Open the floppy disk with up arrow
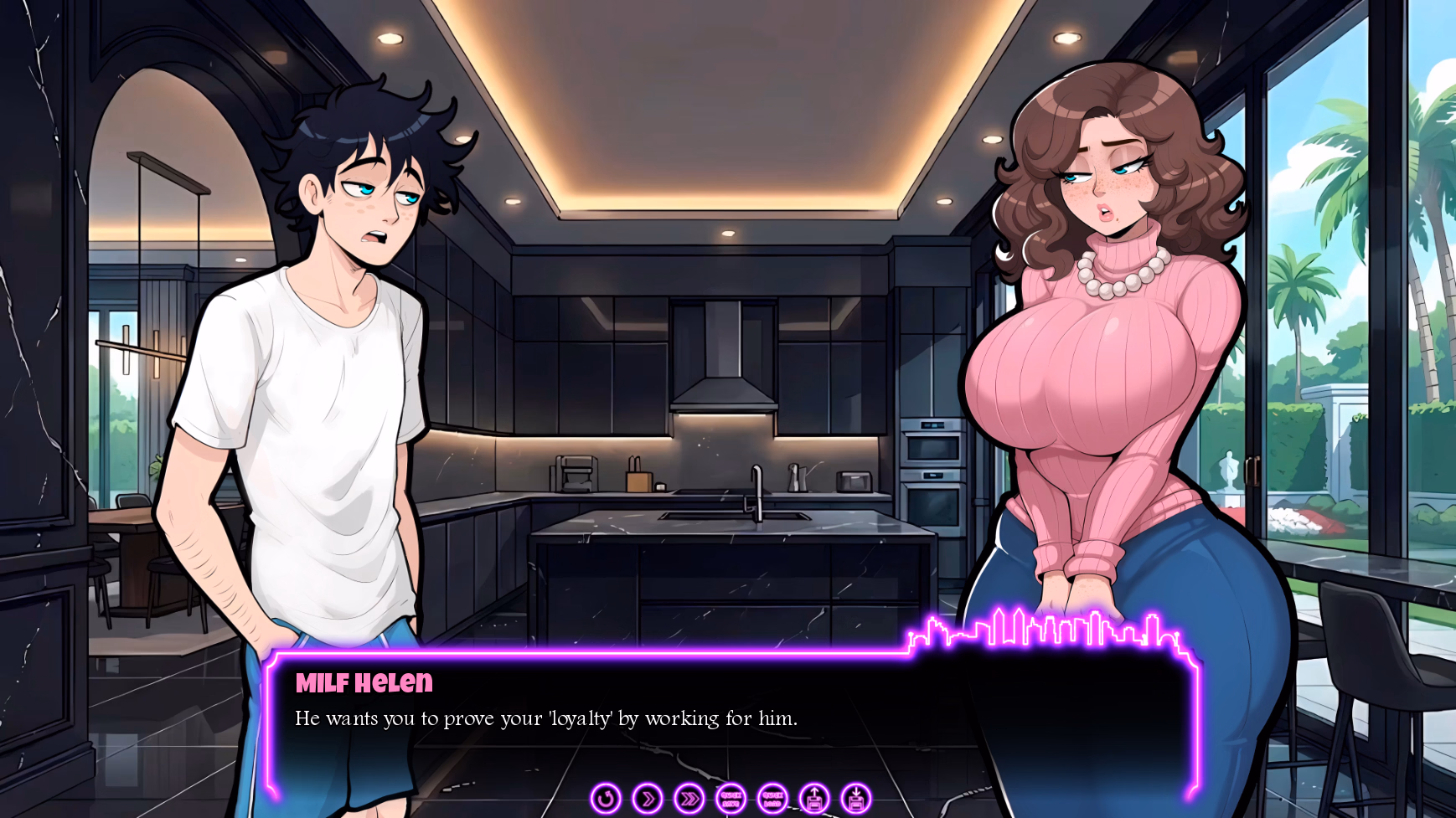The width and height of the screenshot is (1456, 818). click(x=814, y=799)
